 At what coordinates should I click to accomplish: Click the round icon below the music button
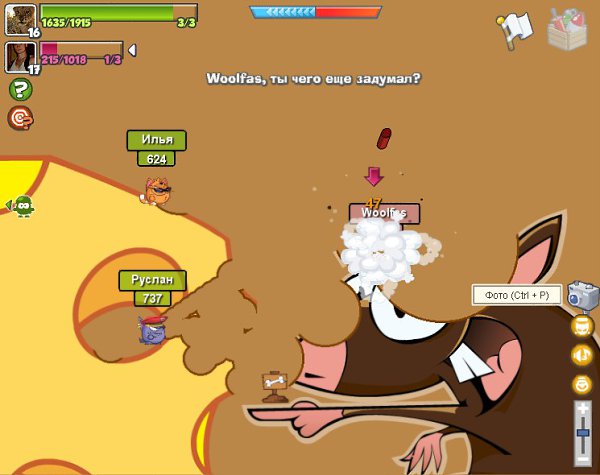click(x=582, y=383)
